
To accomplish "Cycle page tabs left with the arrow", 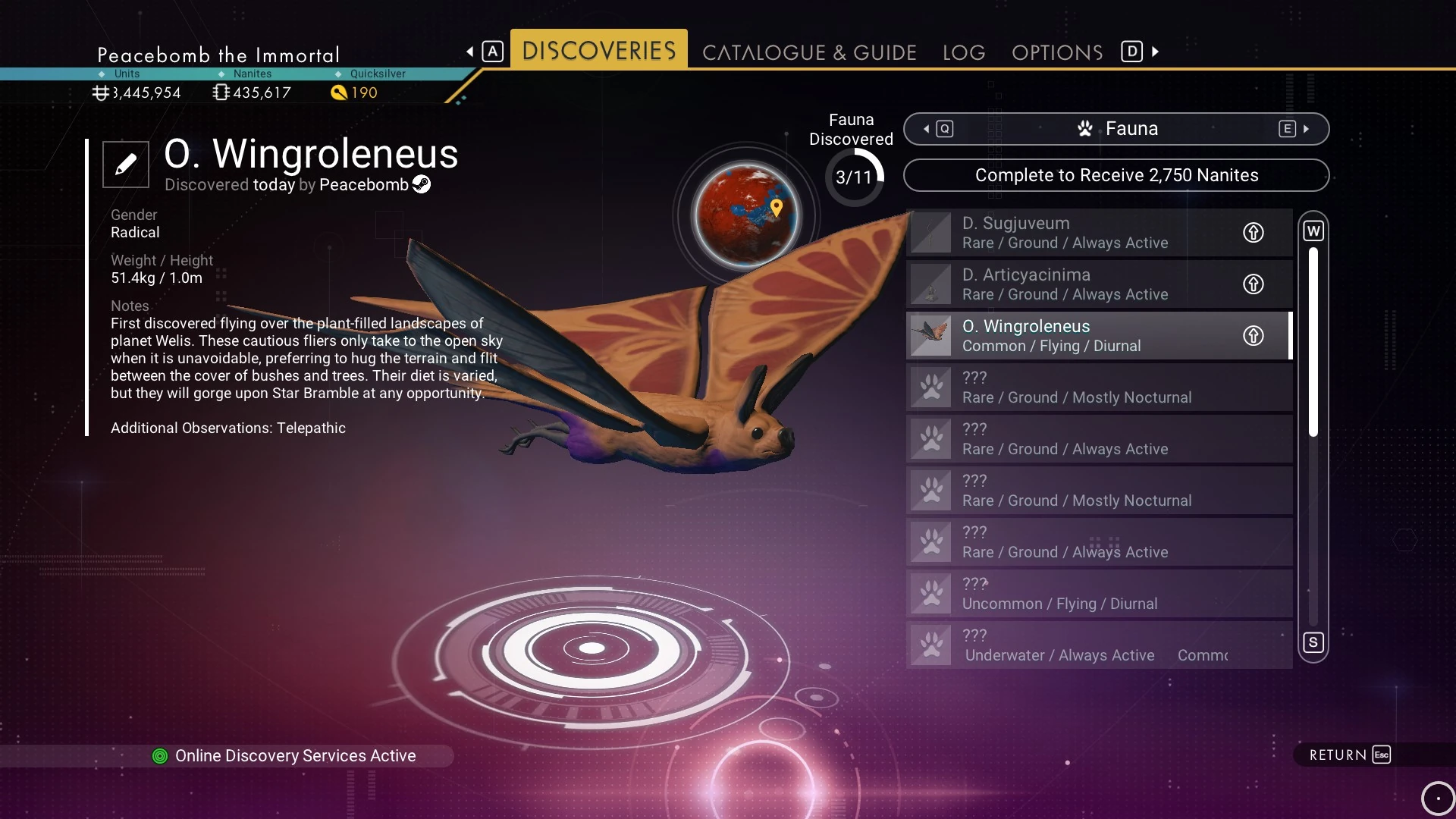I will pyautogui.click(x=470, y=52).
